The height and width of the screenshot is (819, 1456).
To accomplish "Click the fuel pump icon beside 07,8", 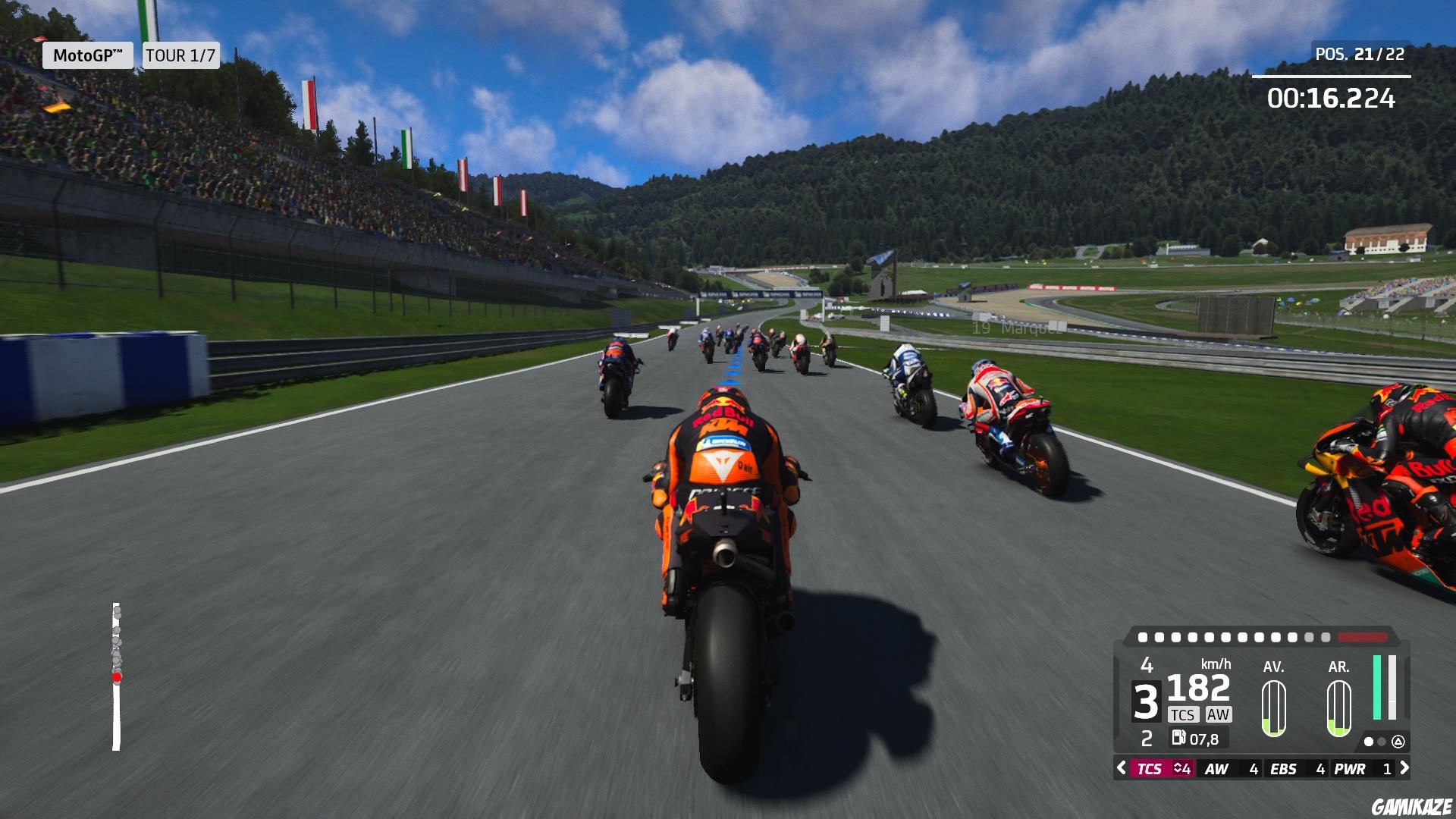I will (x=1178, y=737).
